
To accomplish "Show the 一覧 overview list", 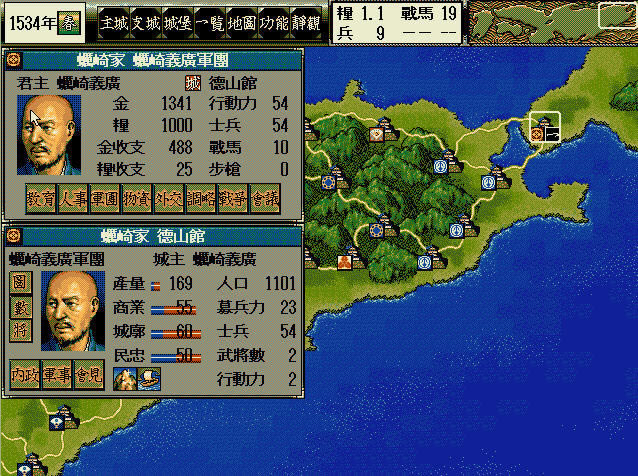I will click(x=210, y=21).
